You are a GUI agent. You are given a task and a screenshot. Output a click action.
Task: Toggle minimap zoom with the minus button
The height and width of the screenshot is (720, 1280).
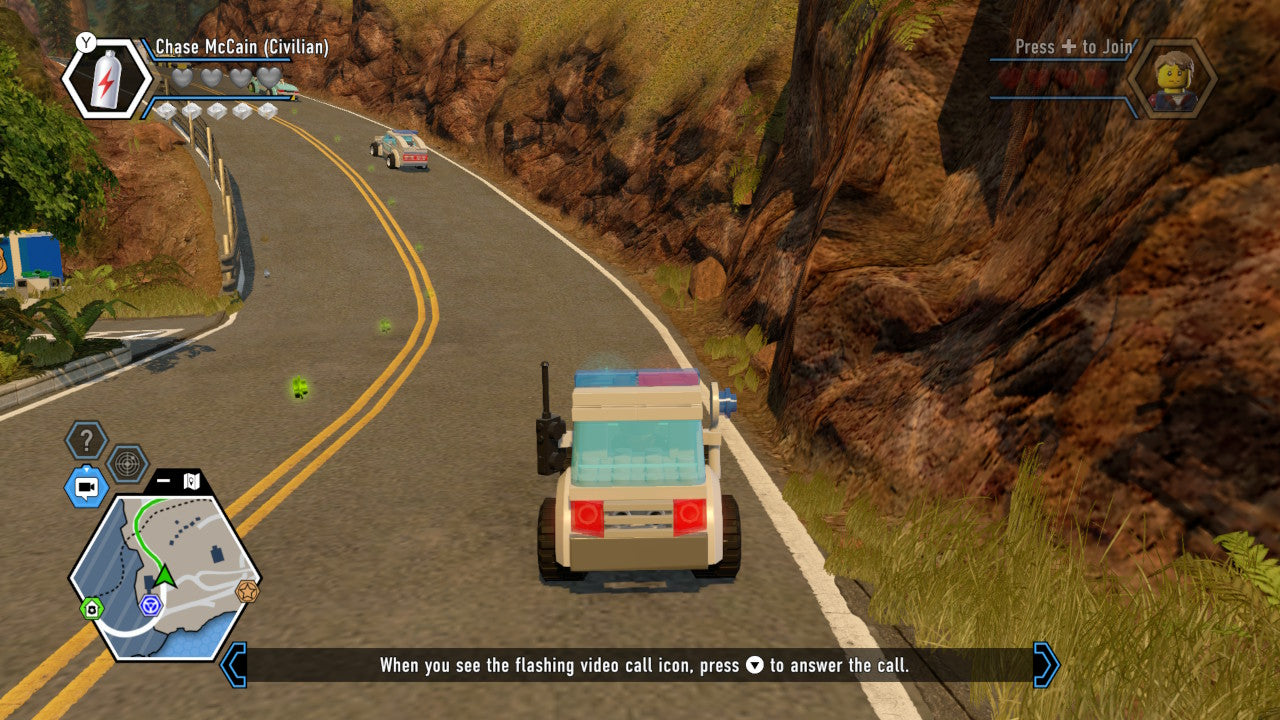click(x=162, y=480)
